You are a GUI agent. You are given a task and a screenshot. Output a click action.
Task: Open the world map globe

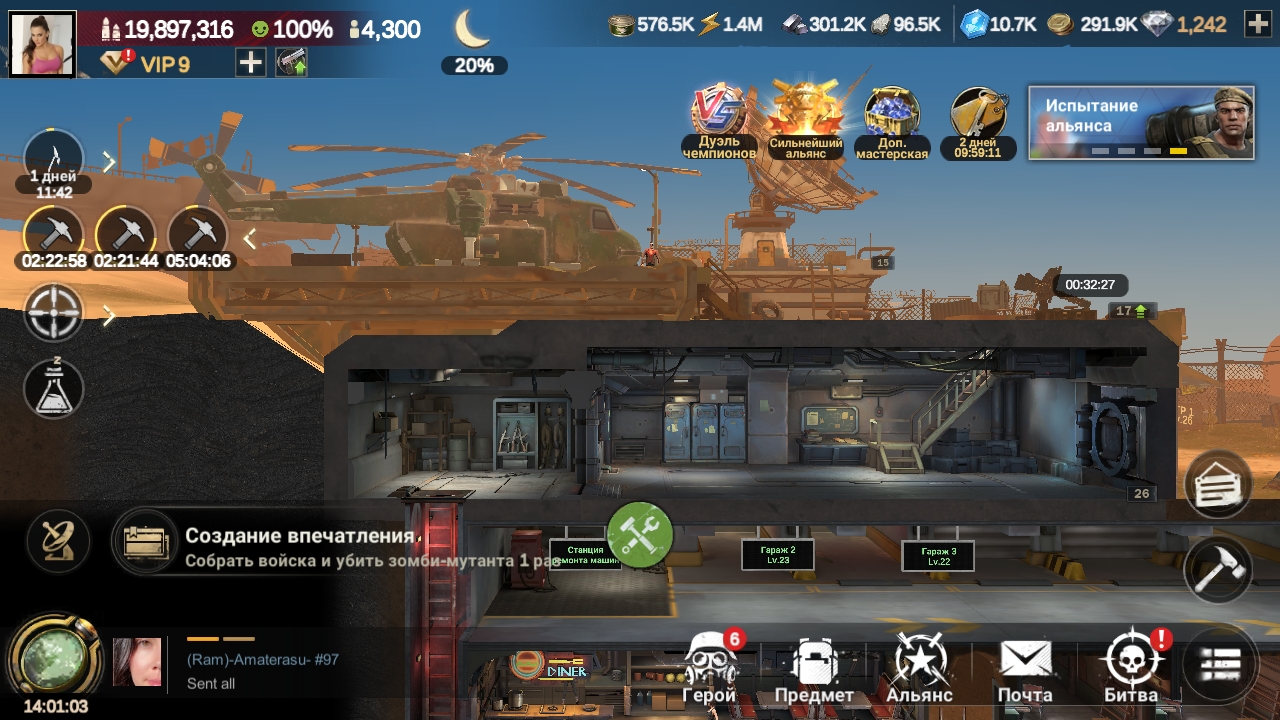point(54,657)
